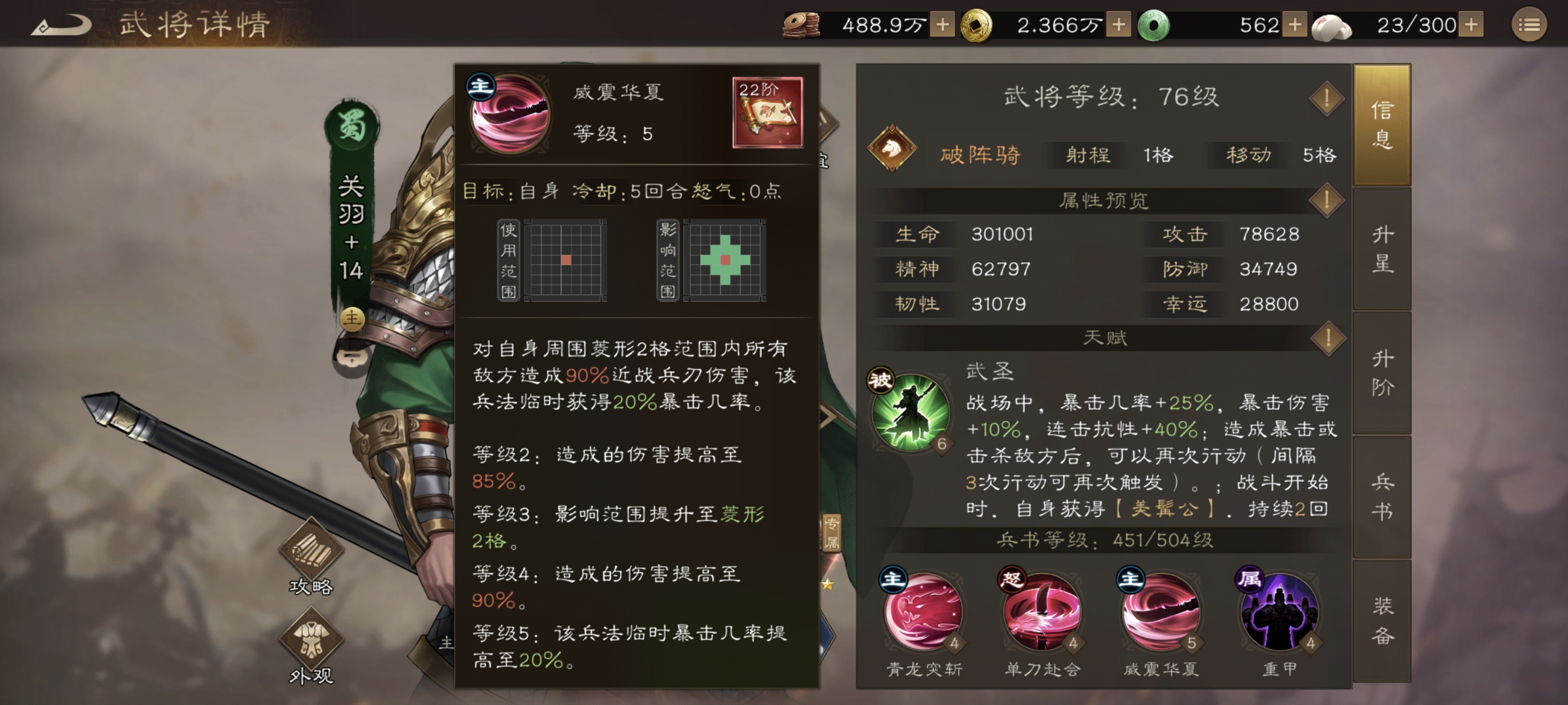Expand the 影响范围 area grid

pyautogui.click(x=725, y=261)
